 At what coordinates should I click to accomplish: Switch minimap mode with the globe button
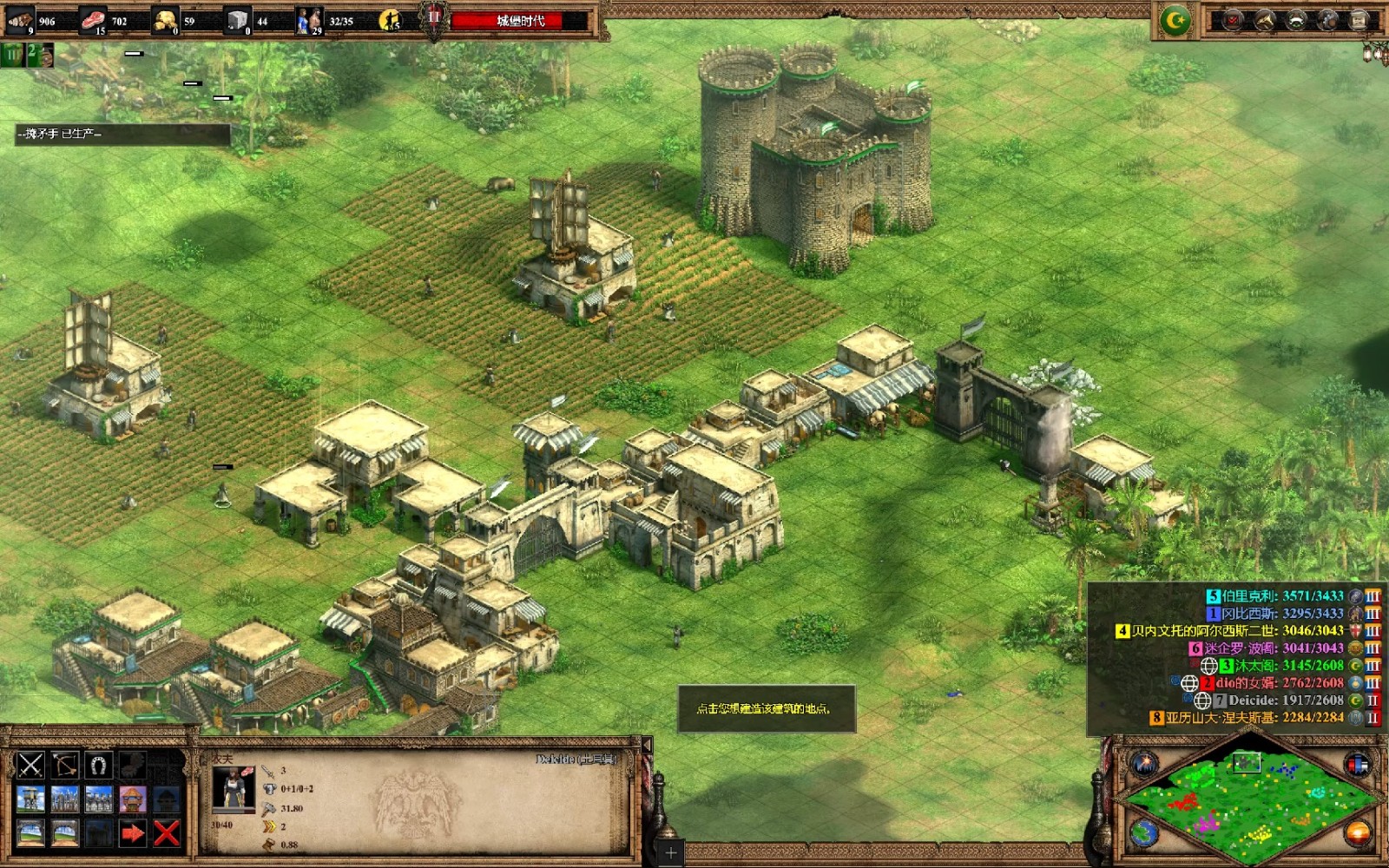click(x=1145, y=833)
